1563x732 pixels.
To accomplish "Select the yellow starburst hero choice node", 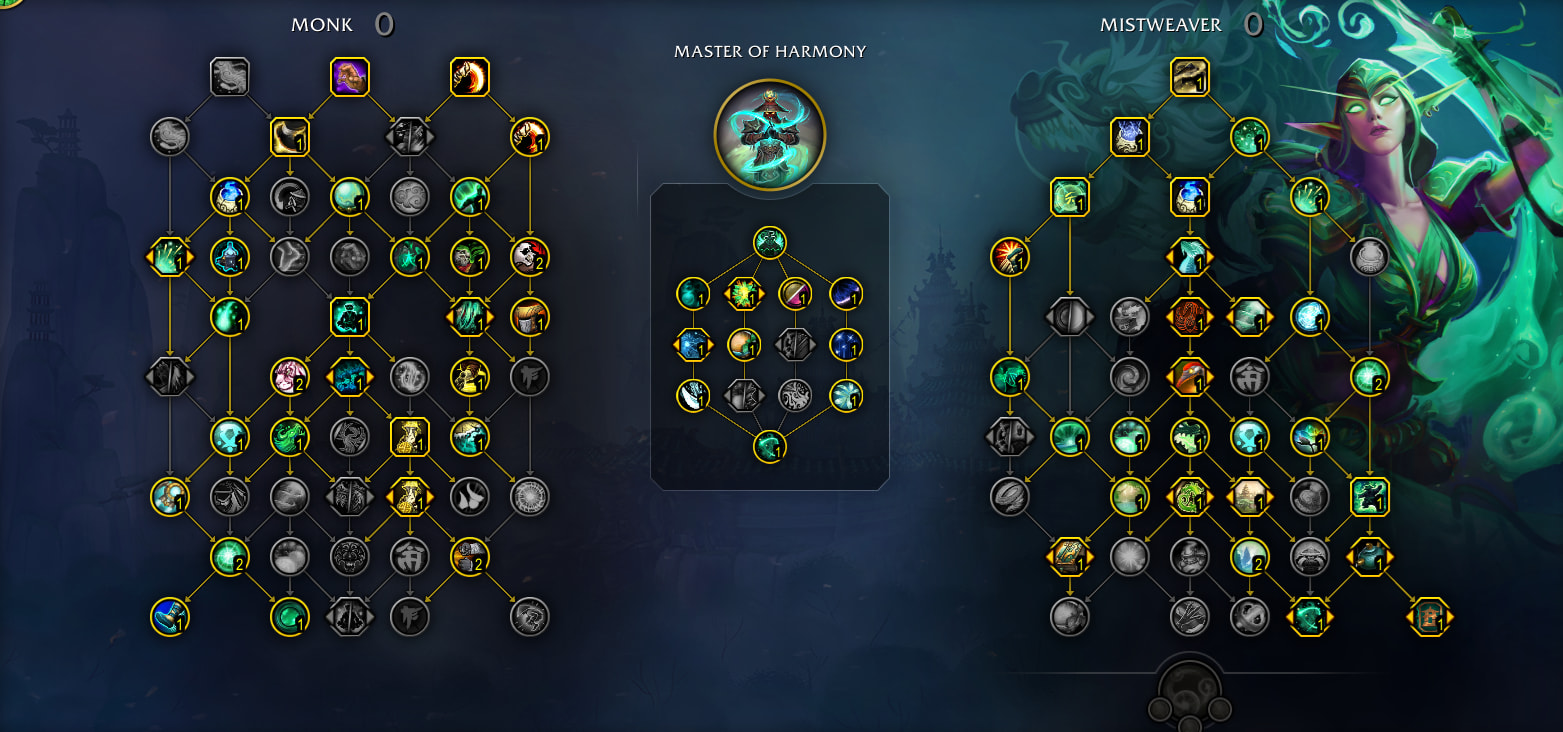I will pyautogui.click(x=743, y=293).
